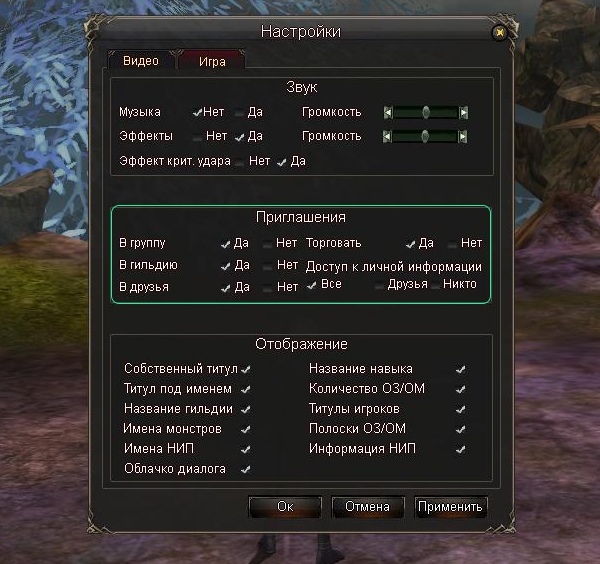Screen dimensions: 600x564
Task: Select Нет for Торговать requests
Action: tap(452, 243)
